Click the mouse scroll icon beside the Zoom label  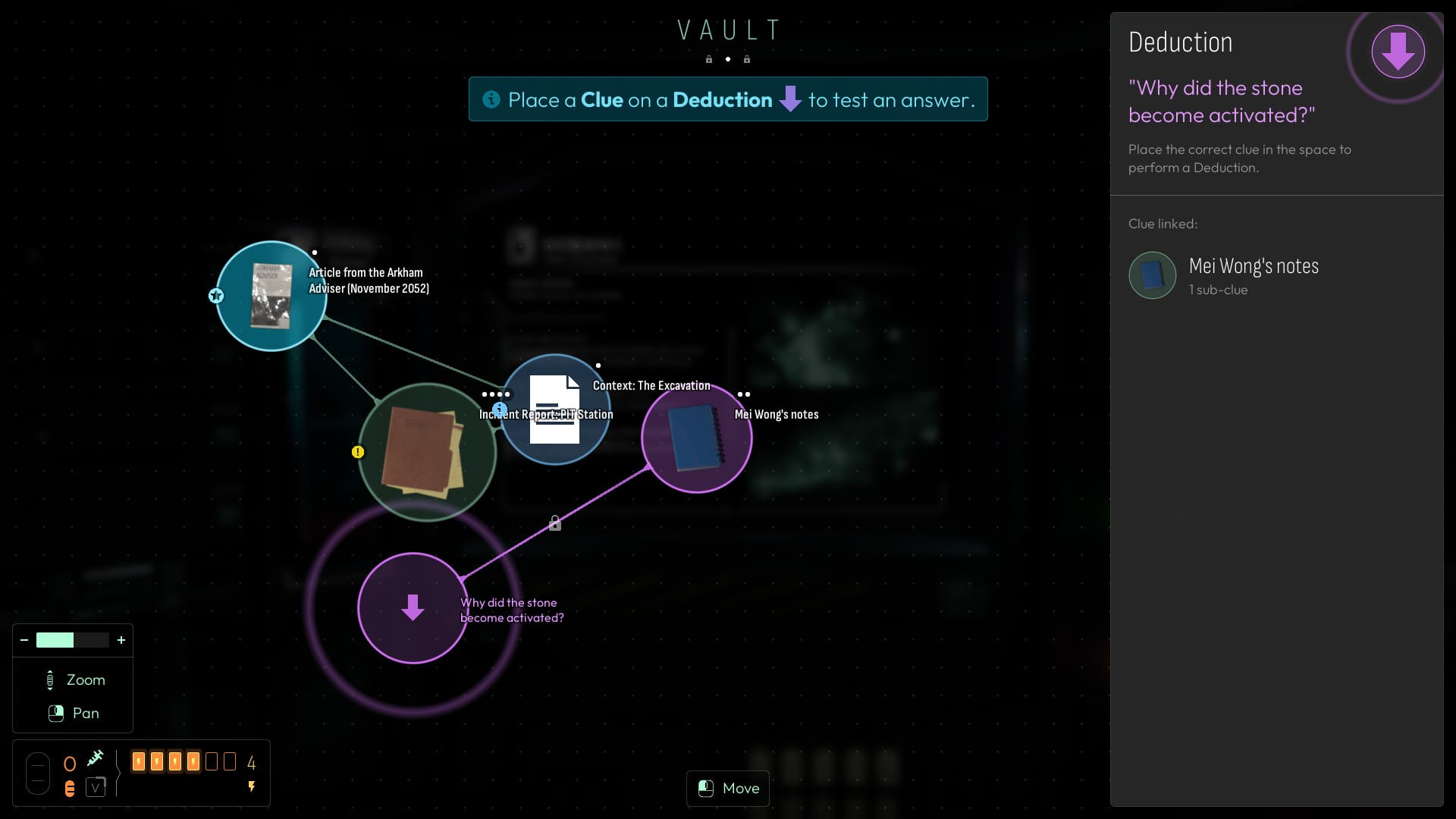tap(51, 679)
